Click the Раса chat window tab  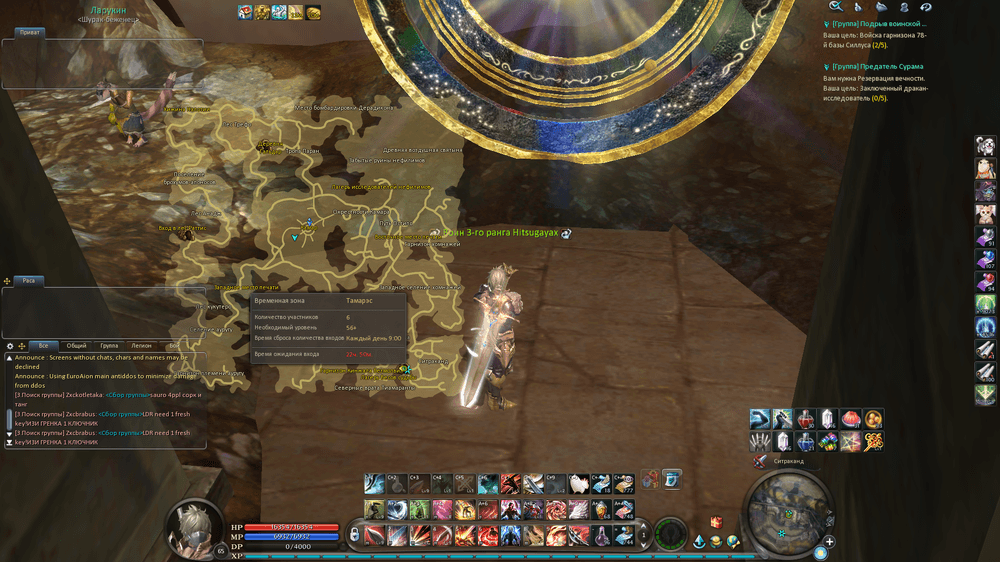click(29, 281)
